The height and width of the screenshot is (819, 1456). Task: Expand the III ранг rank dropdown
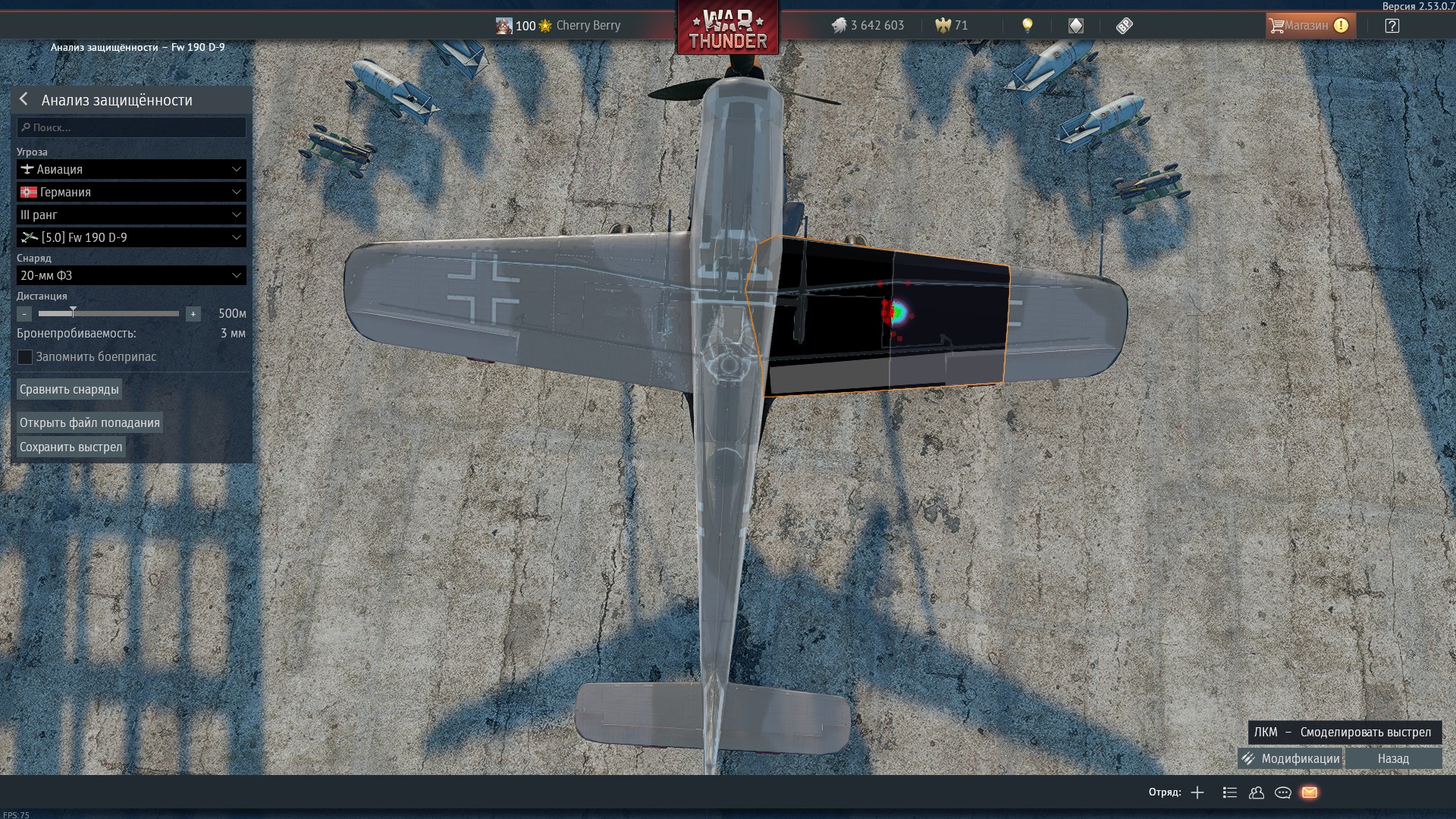click(x=132, y=215)
